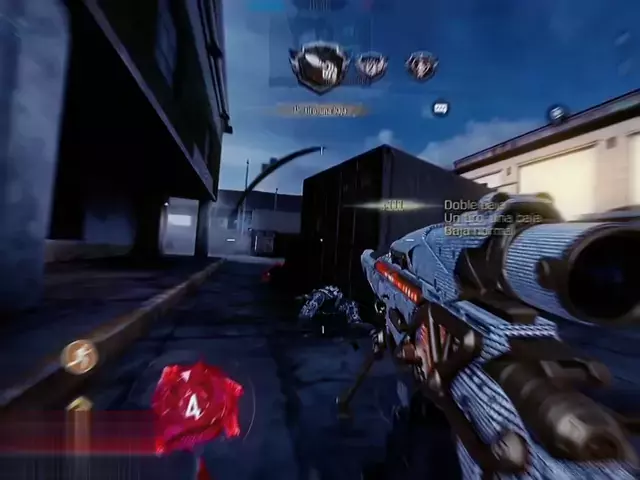The height and width of the screenshot is (480, 640).
Task: Tap the round lightning bolt icon
Action: [78, 356]
